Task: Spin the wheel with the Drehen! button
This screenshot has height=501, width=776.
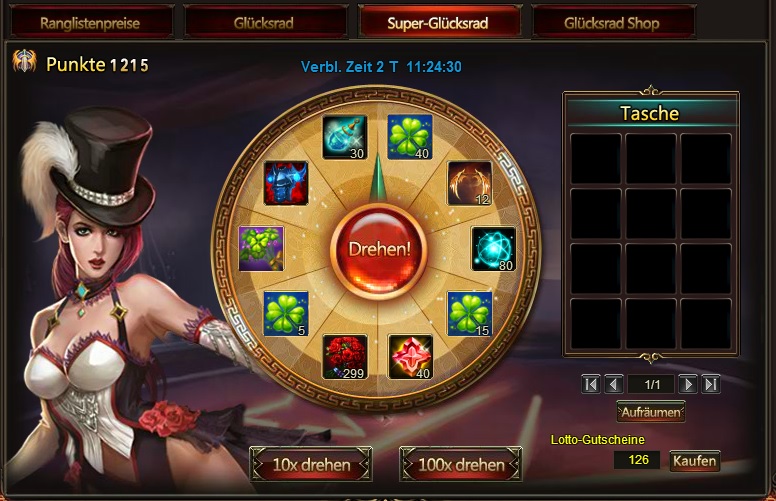Action: coord(380,247)
